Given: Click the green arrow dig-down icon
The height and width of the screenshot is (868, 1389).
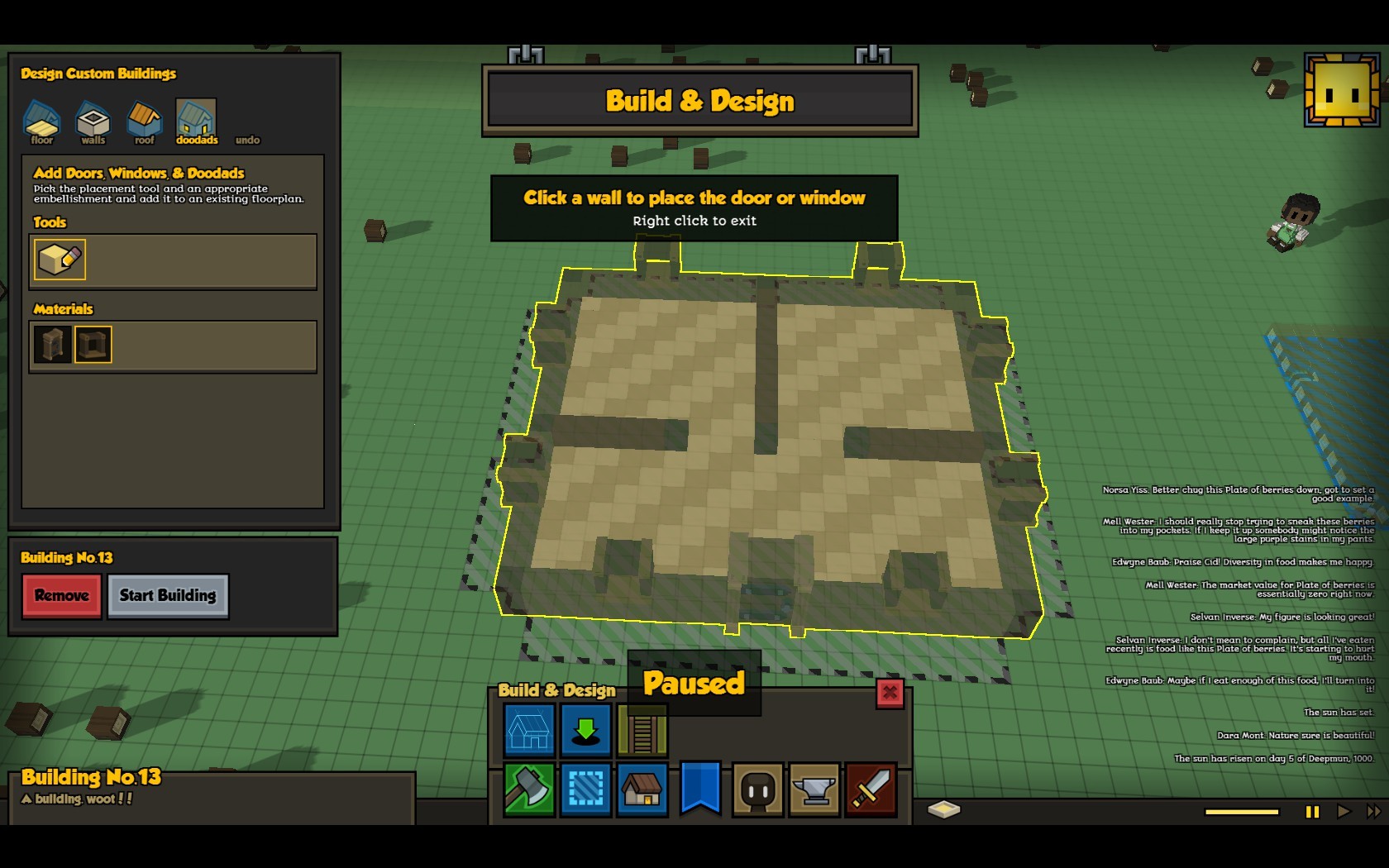Looking at the screenshot, I should point(585,731).
